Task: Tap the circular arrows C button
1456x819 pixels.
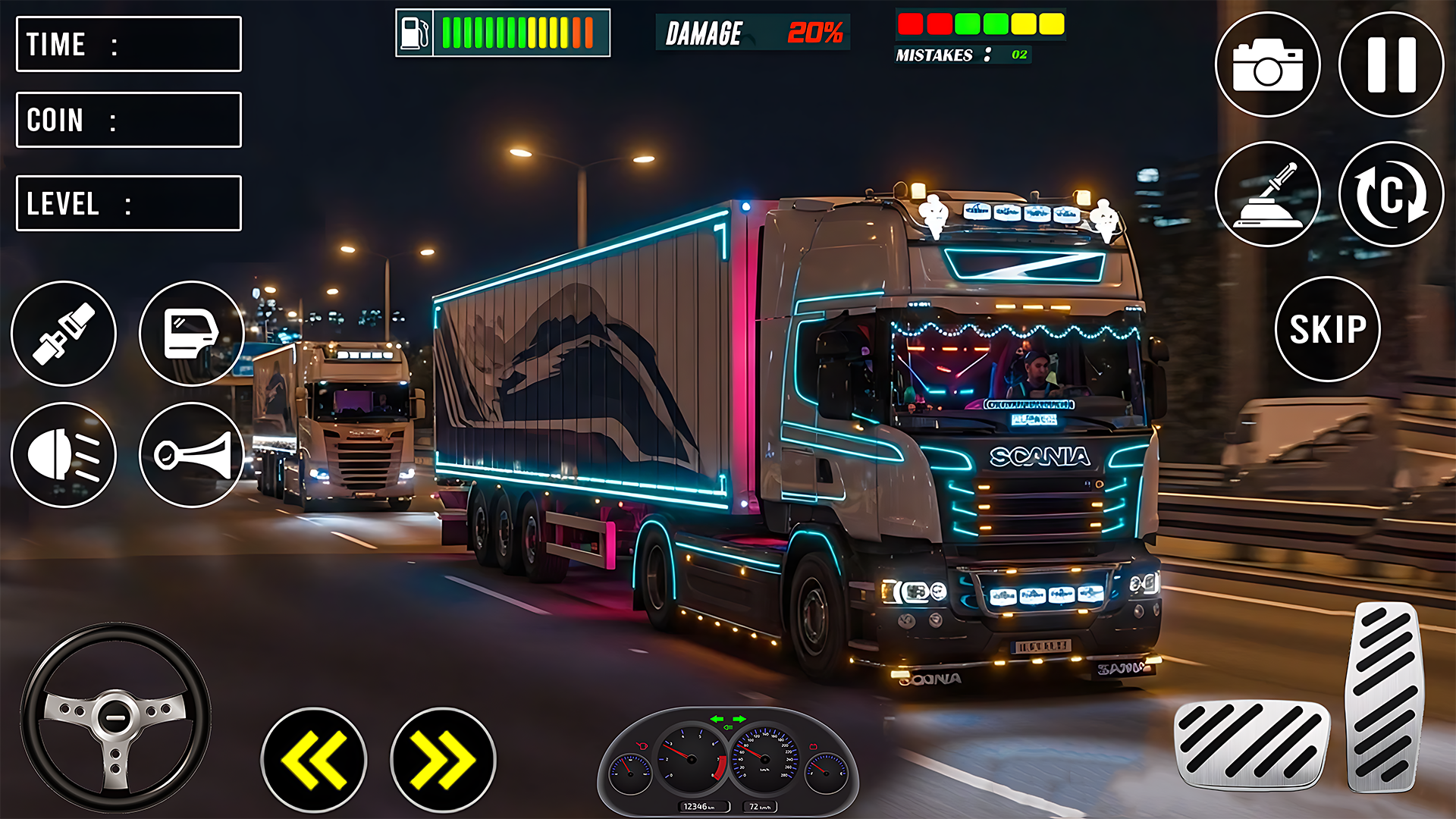Action: [1391, 194]
